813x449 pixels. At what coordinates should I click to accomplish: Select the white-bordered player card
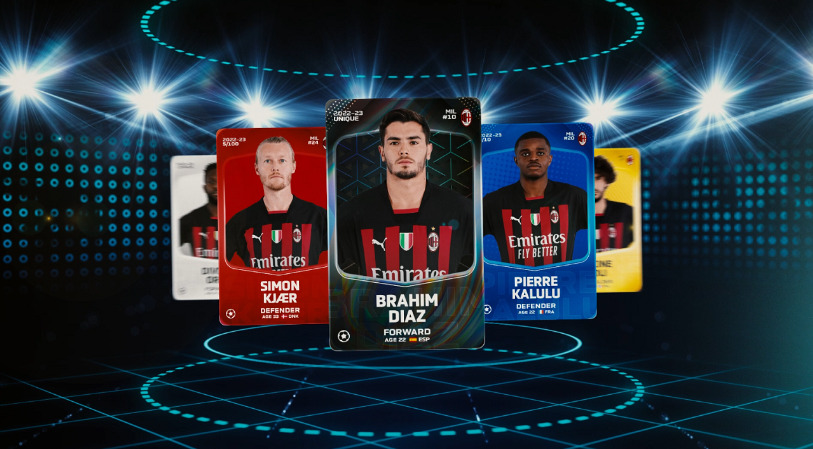(x=194, y=227)
